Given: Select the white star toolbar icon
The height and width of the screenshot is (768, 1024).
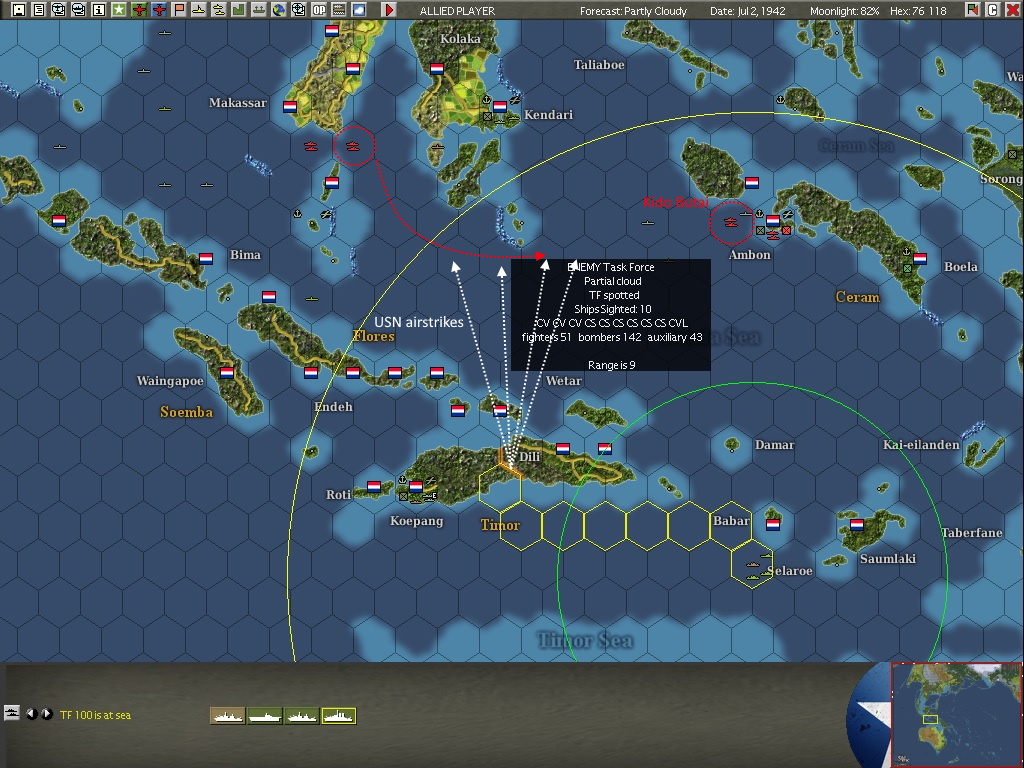Looking at the screenshot, I should (119, 10).
